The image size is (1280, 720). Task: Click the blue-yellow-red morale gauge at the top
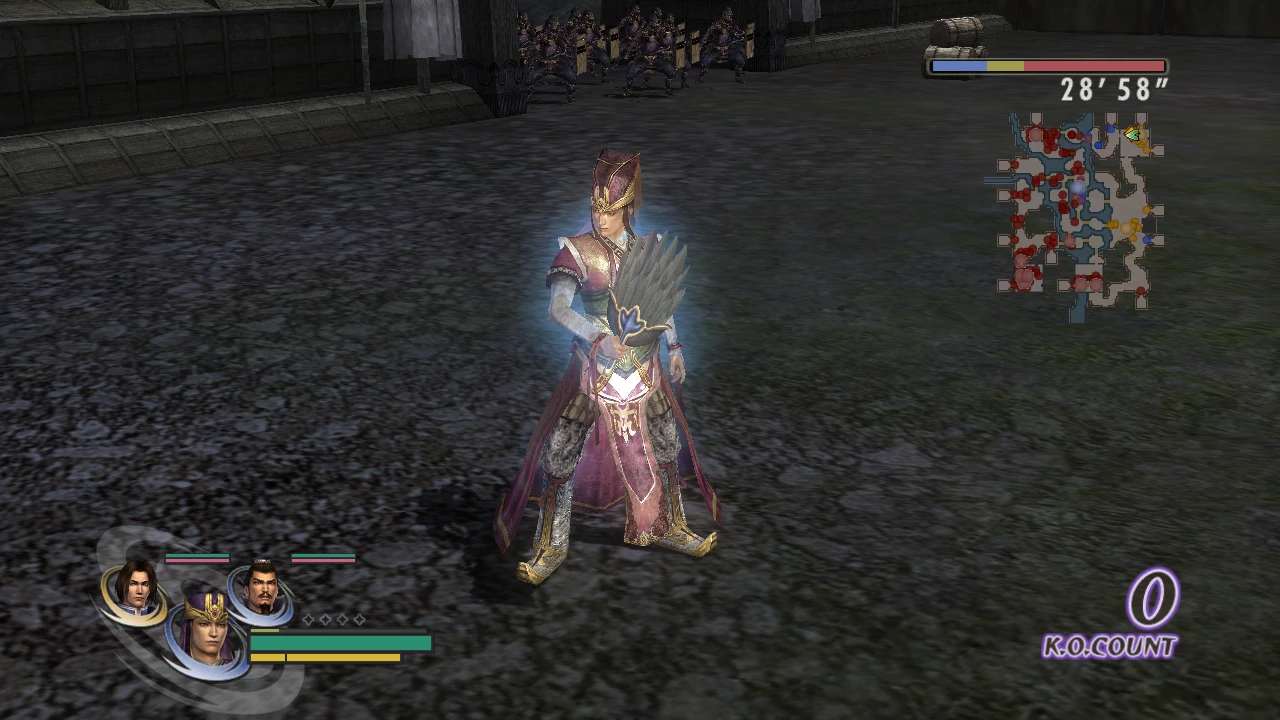point(1047,65)
